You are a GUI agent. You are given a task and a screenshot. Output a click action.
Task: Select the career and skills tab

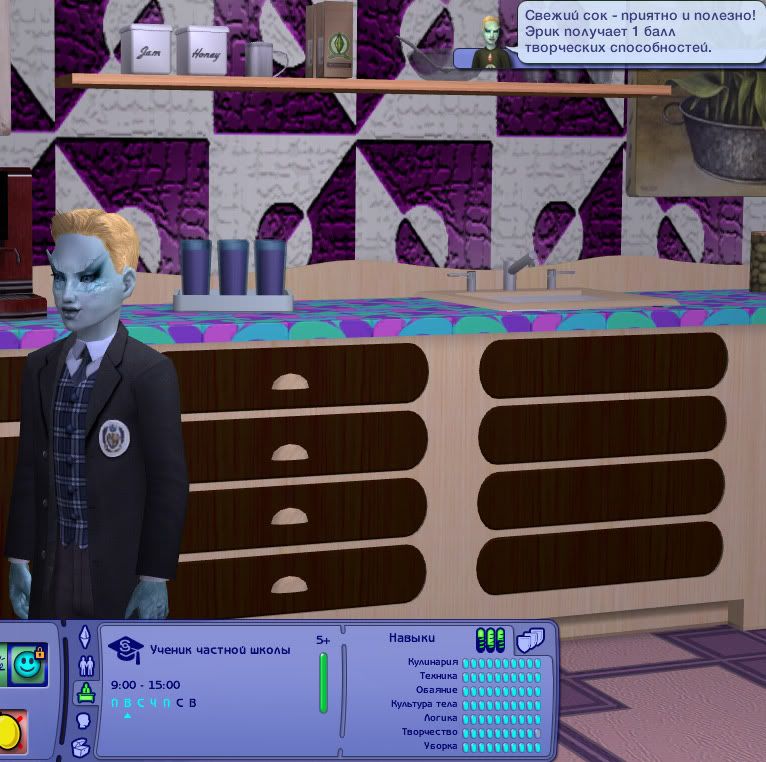(x=85, y=693)
